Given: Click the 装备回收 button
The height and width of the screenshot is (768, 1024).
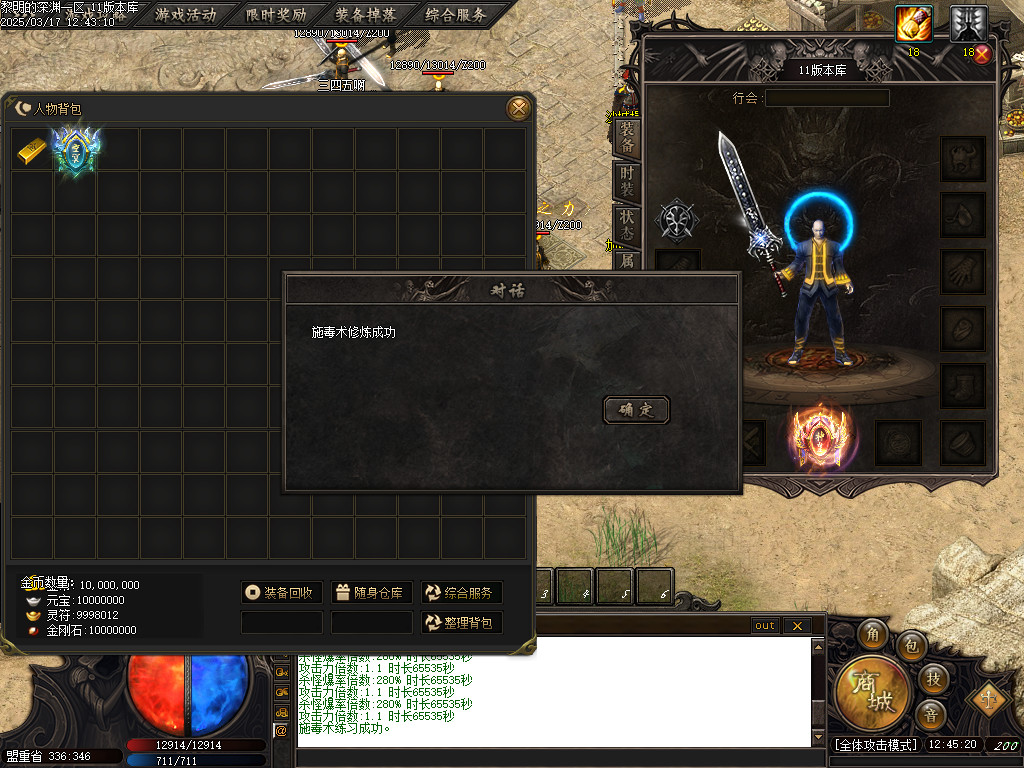Looking at the screenshot, I should [x=281, y=593].
